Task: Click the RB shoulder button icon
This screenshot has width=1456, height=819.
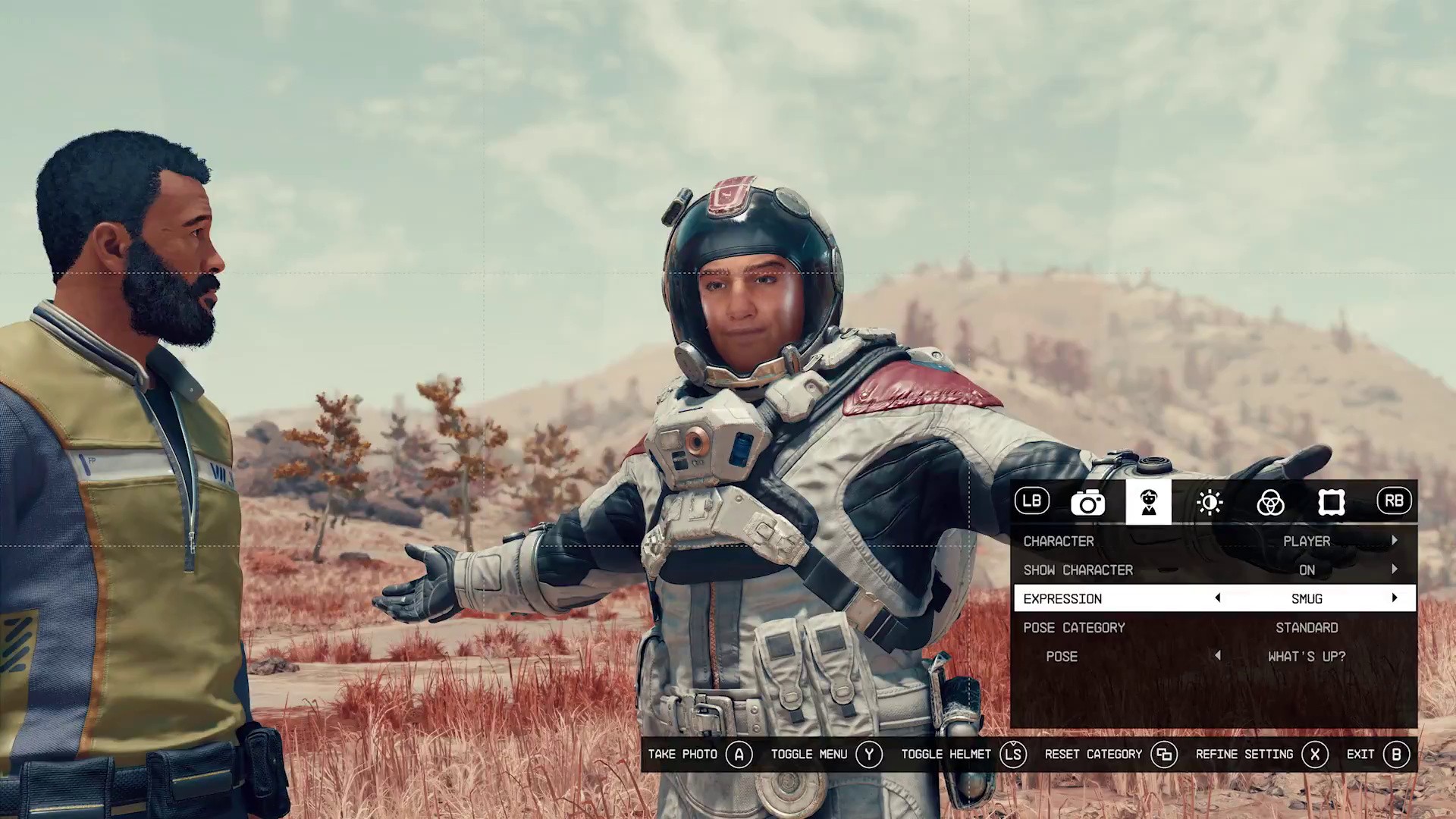Action: click(x=1394, y=501)
